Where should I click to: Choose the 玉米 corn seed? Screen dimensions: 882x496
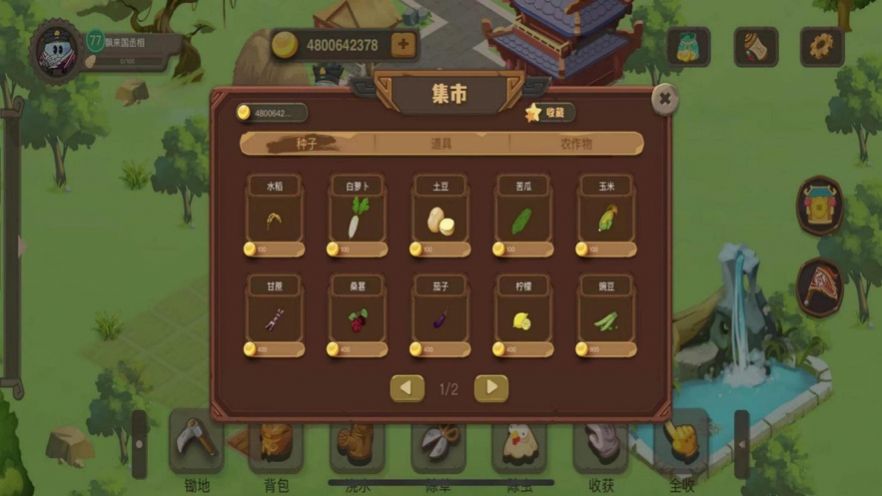(607, 217)
